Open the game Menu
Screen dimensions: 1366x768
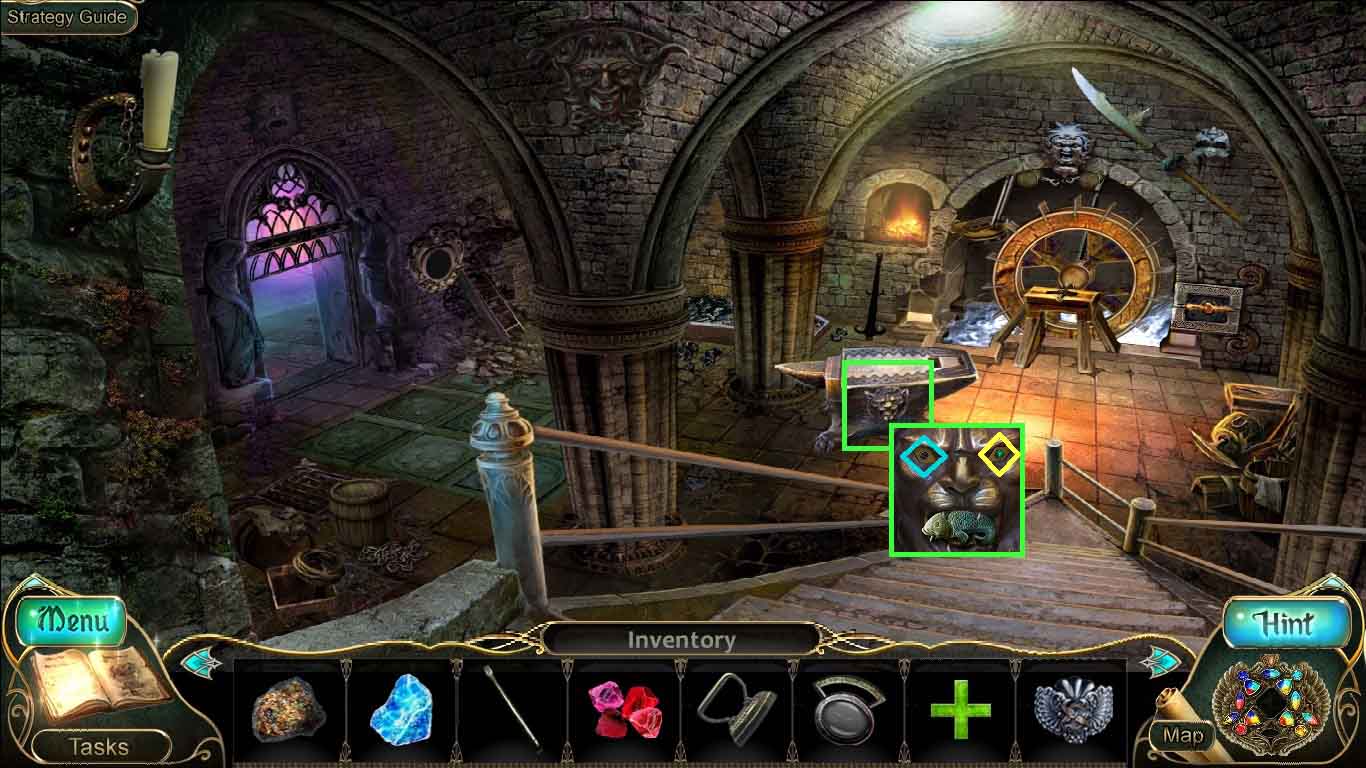[72, 621]
